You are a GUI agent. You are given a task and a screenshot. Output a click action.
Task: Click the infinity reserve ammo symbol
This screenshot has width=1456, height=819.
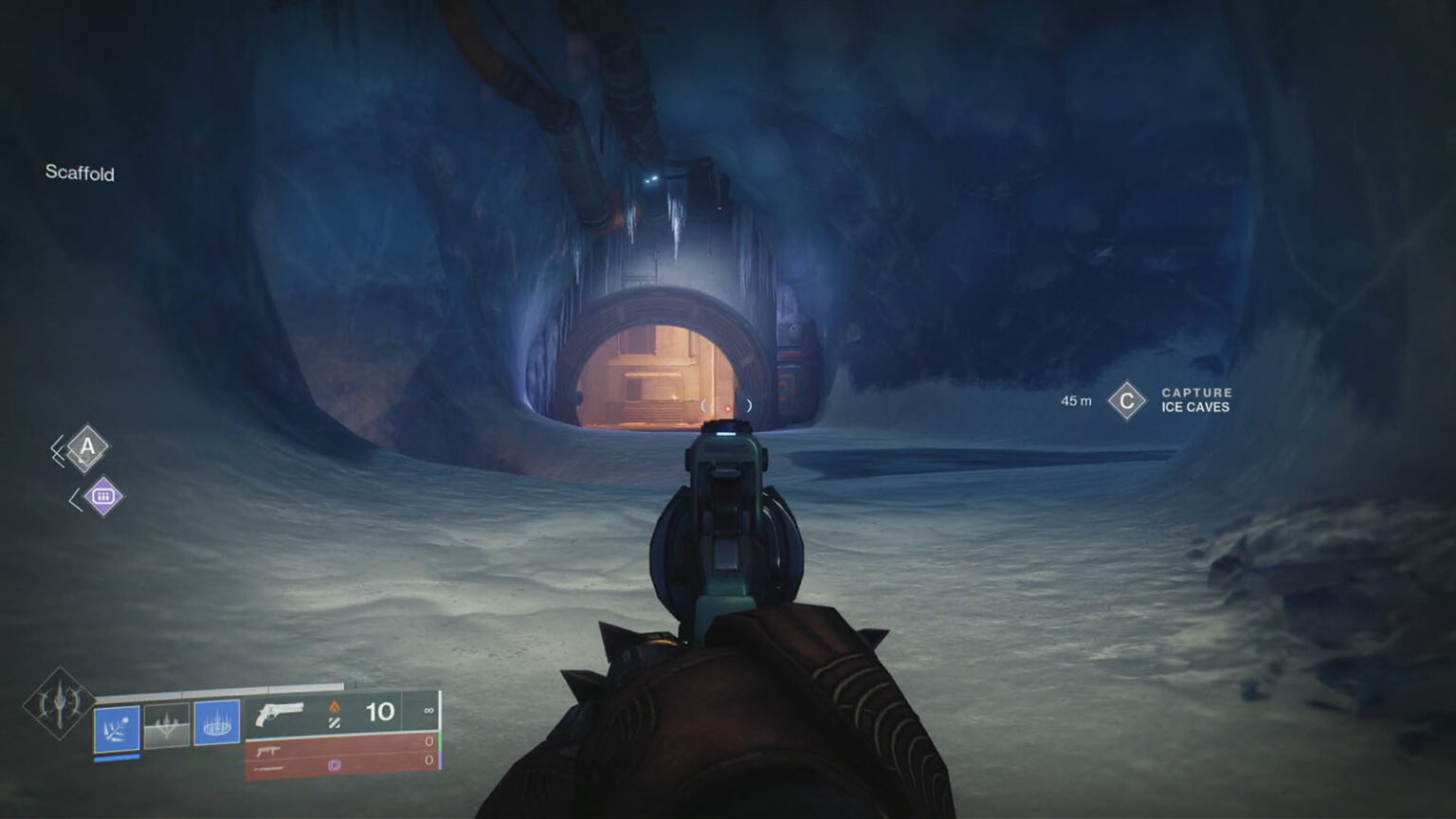[428, 711]
